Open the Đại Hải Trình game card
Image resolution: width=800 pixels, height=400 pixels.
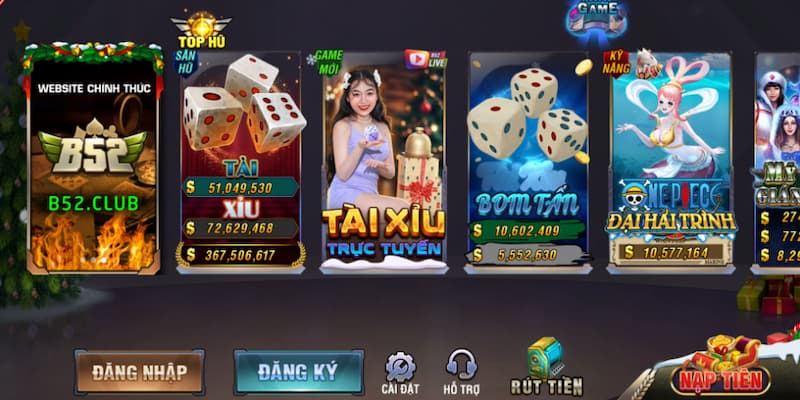point(672,160)
